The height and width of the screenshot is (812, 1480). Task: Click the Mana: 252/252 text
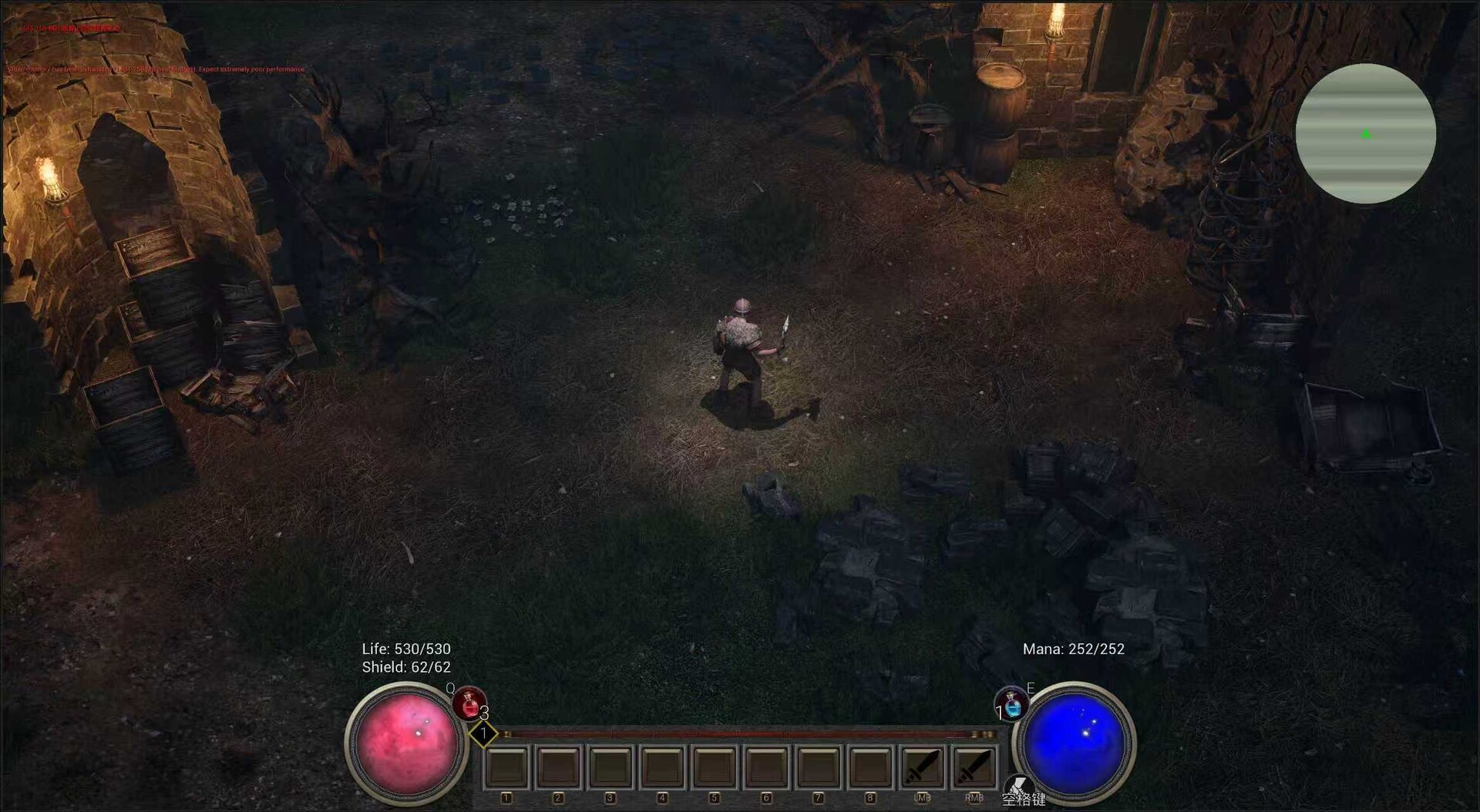click(x=1073, y=649)
